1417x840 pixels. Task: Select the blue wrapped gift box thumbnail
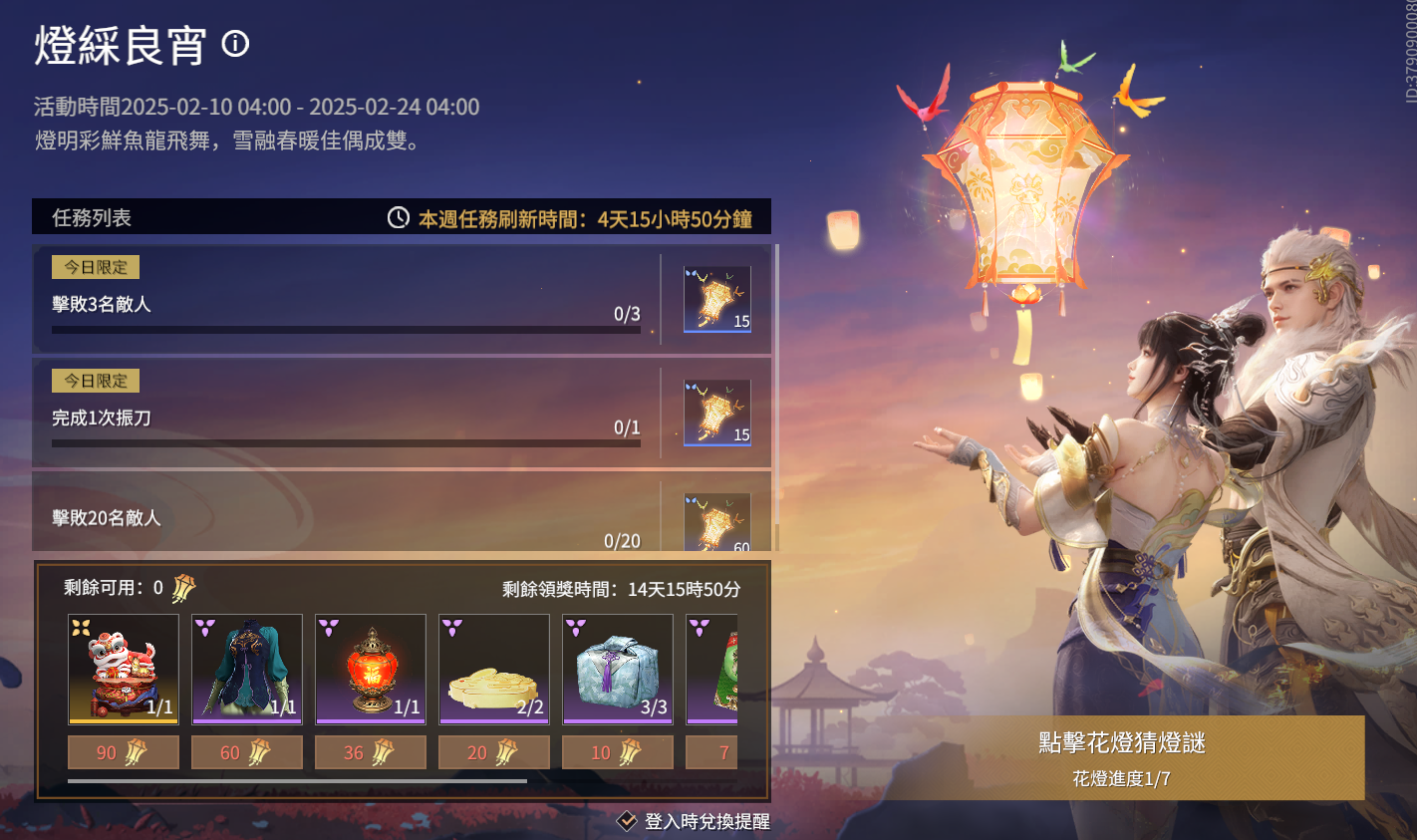click(x=617, y=669)
